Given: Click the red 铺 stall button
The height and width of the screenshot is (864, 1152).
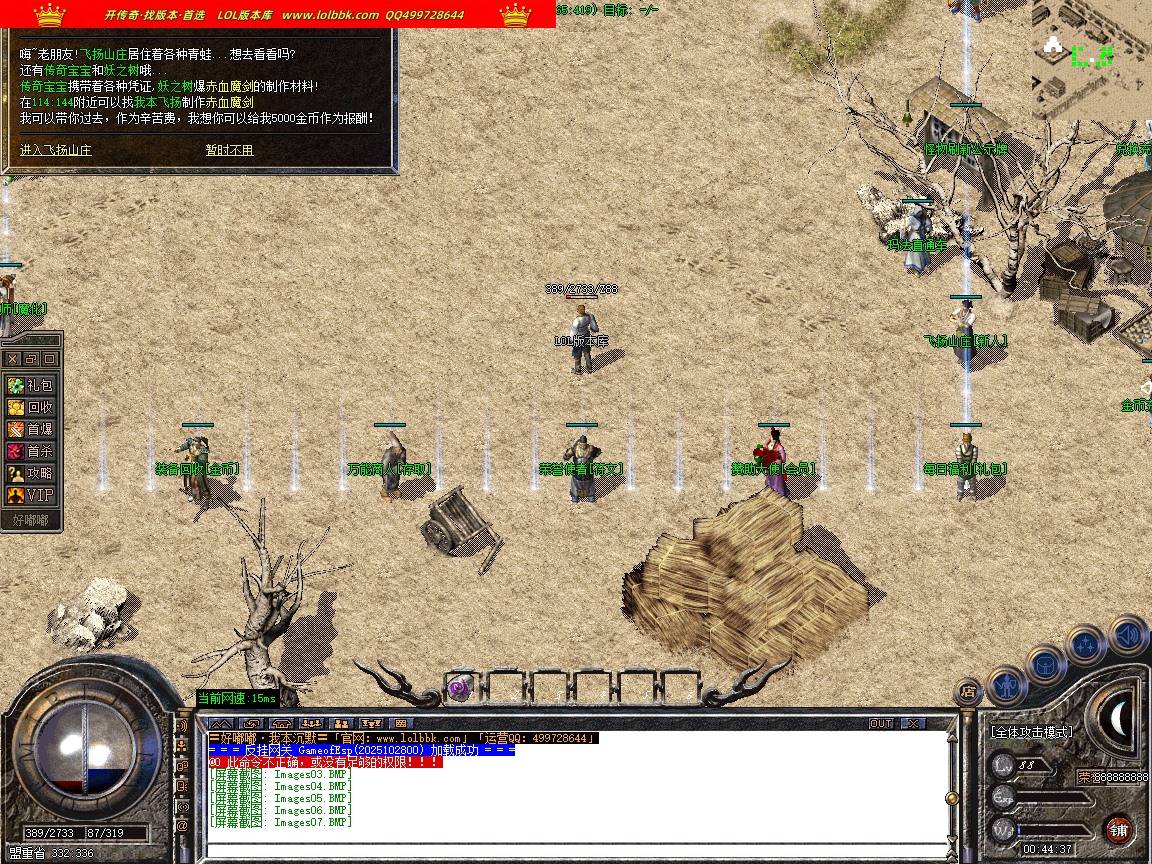Looking at the screenshot, I should pos(1118,829).
